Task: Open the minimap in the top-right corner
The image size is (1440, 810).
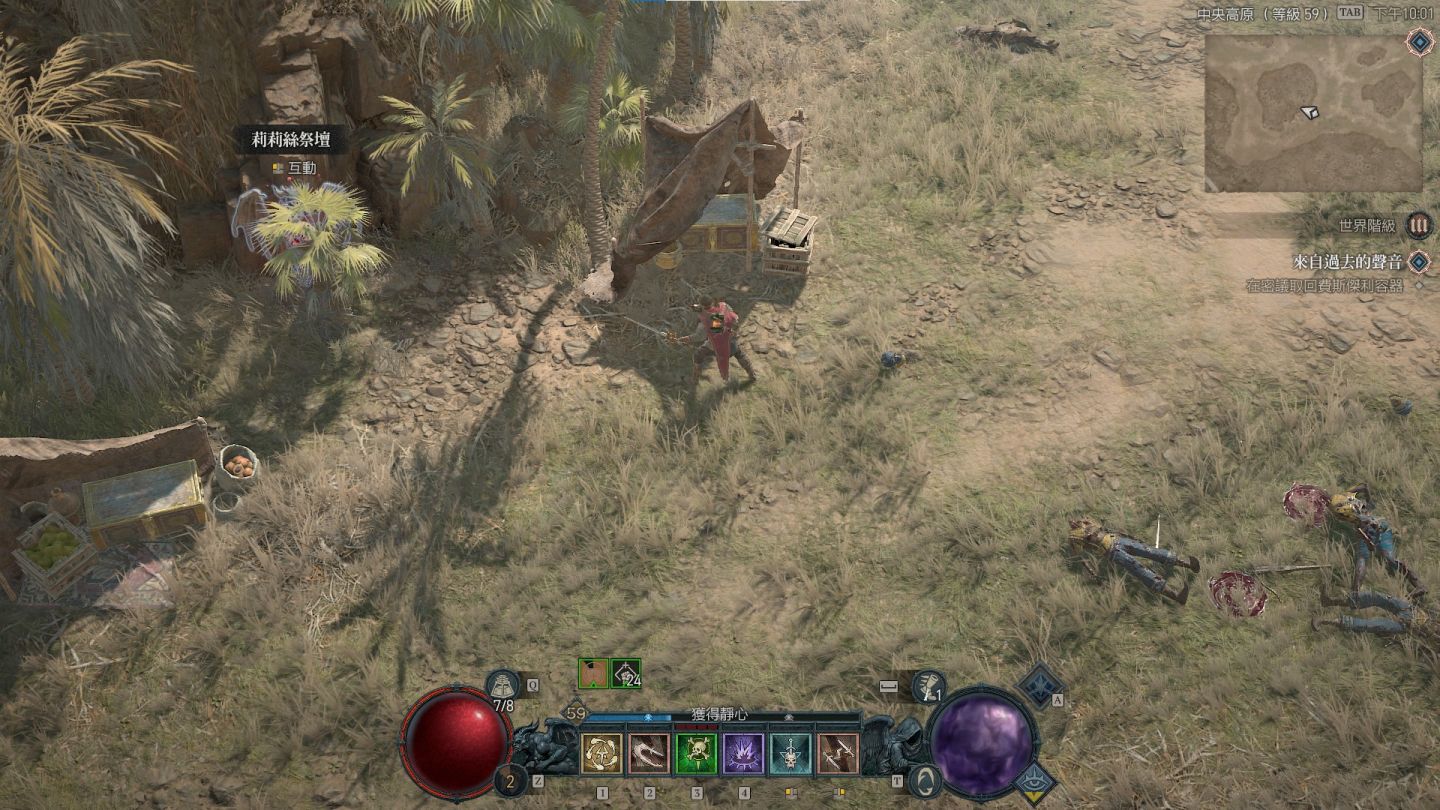Action: 1313,112
